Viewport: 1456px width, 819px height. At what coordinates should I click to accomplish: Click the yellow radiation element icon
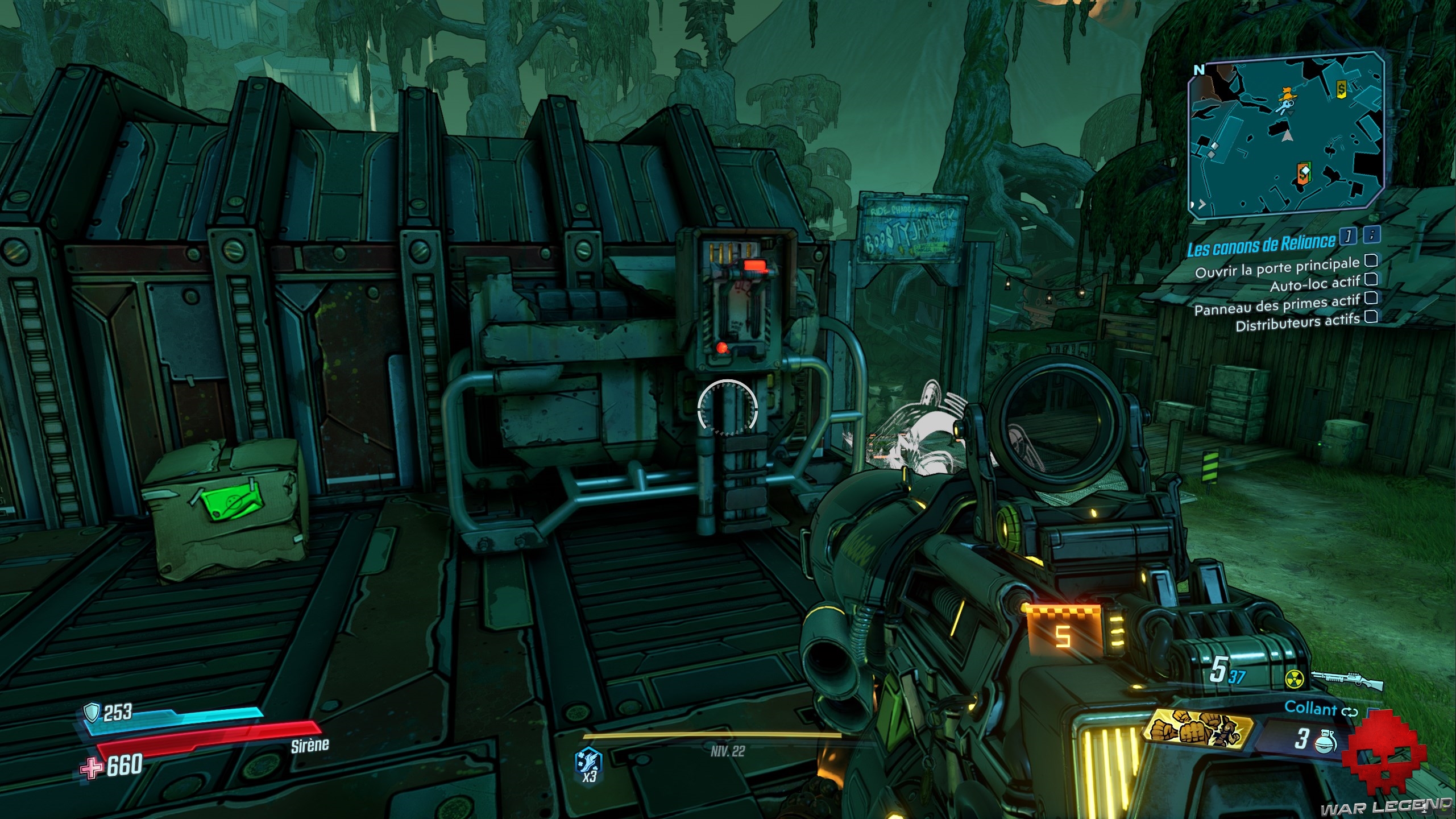(x=1294, y=678)
